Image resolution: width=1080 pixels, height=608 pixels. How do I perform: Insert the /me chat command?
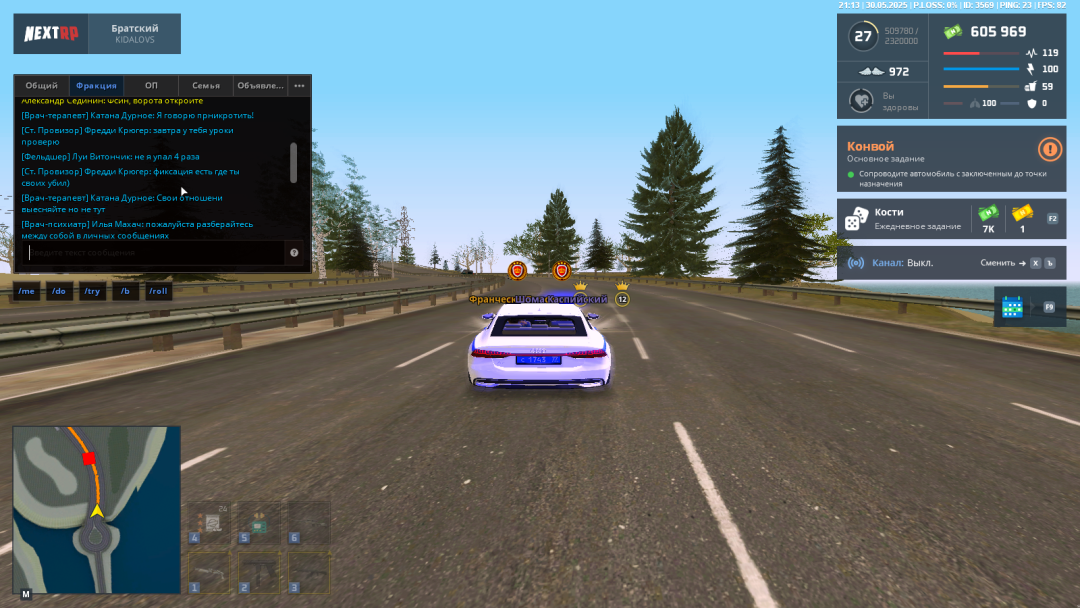click(x=27, y=291)
